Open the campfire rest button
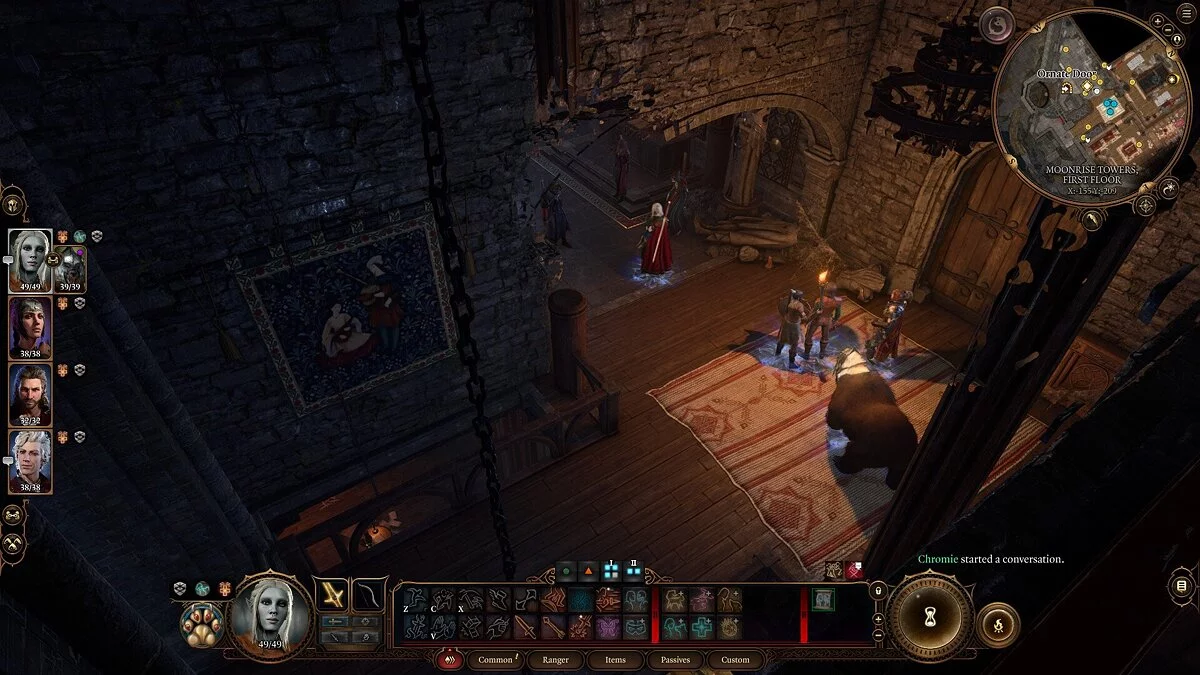 coord(998,624)
